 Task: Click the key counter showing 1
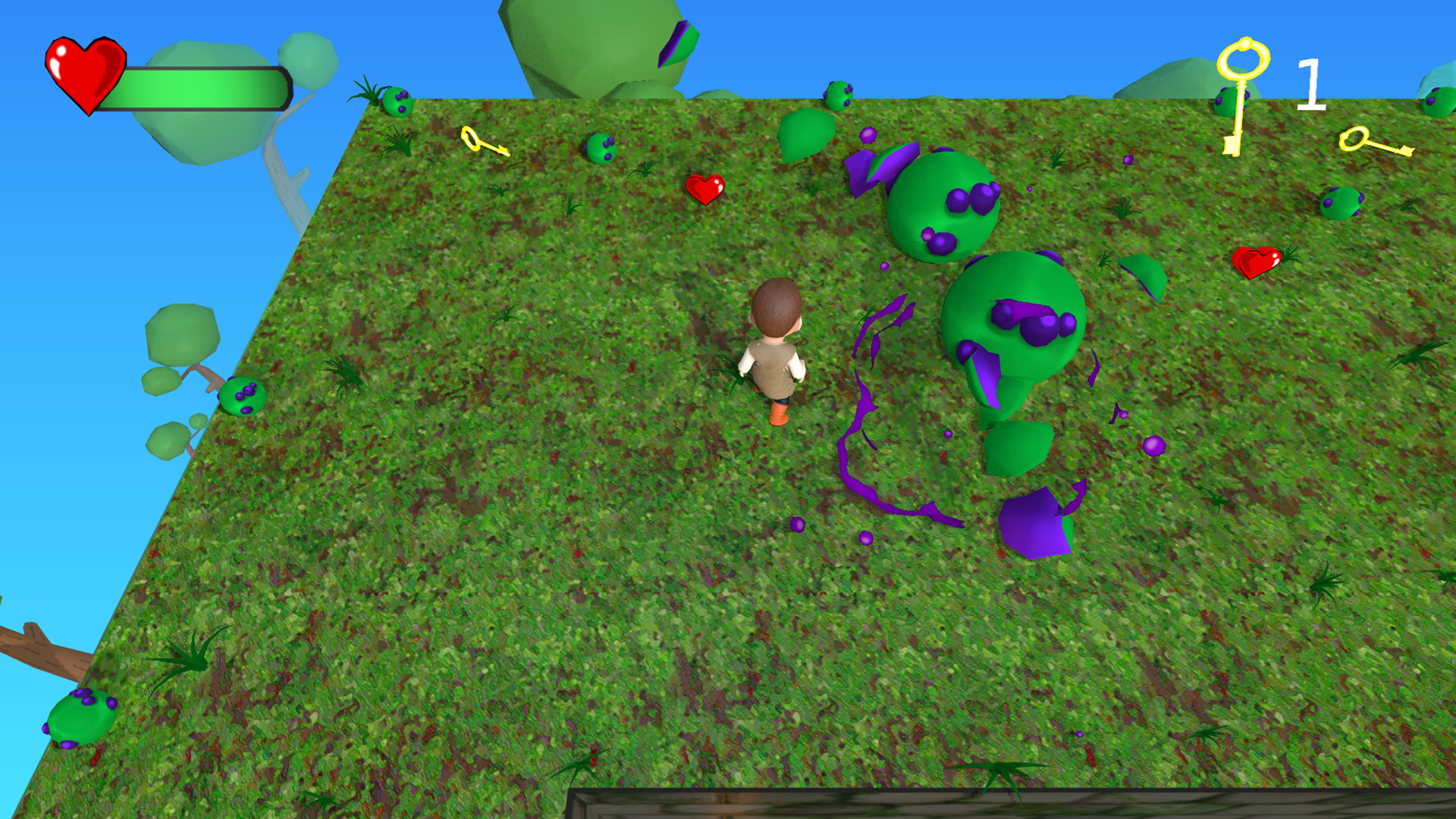click(1312, 83)
